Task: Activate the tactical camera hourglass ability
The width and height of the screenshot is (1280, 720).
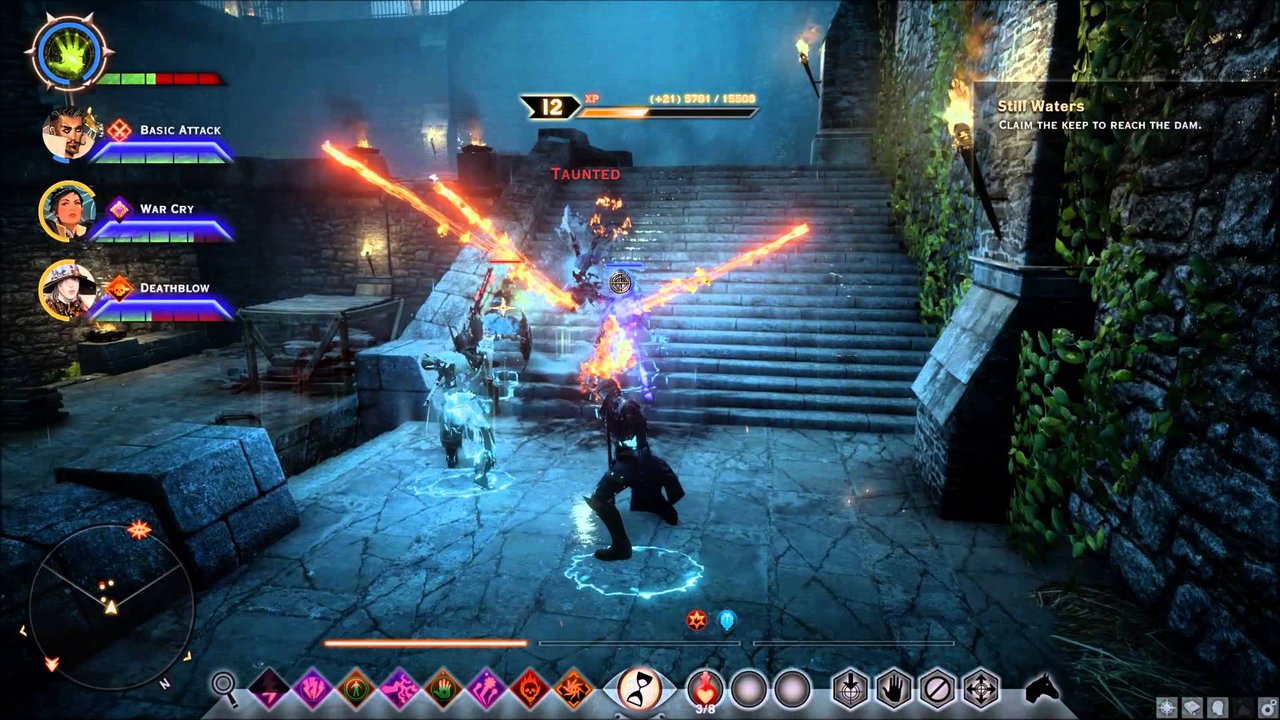Action: point(638,688)
